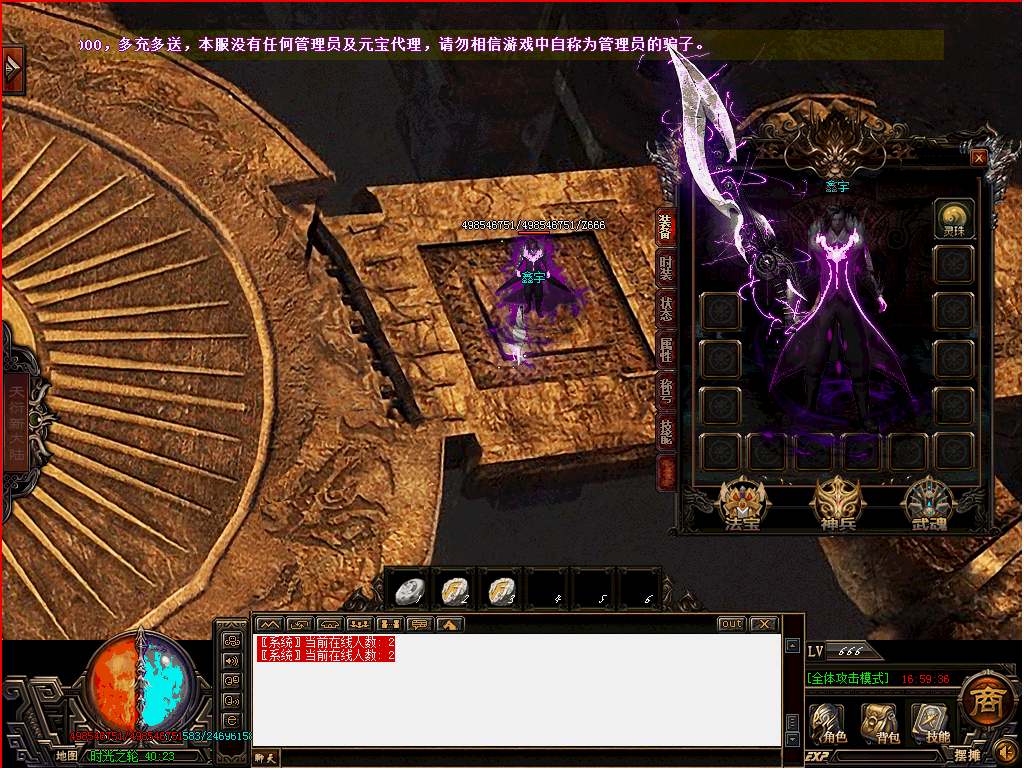
Task: Click the 摆摊 stall button
Action: tap(966, 756)
